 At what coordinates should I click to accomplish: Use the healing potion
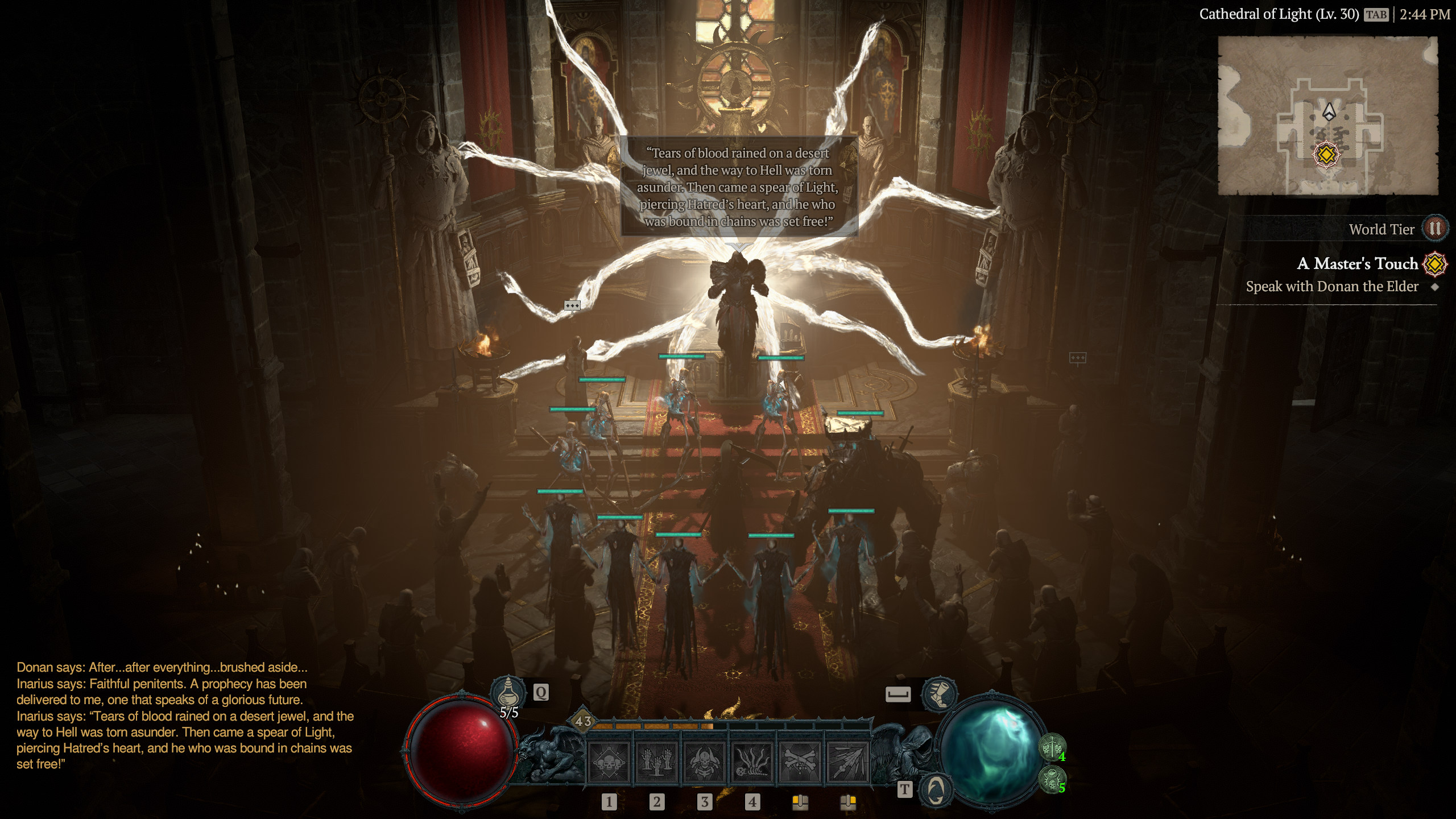pyautogui.click(x=508, y=692)
